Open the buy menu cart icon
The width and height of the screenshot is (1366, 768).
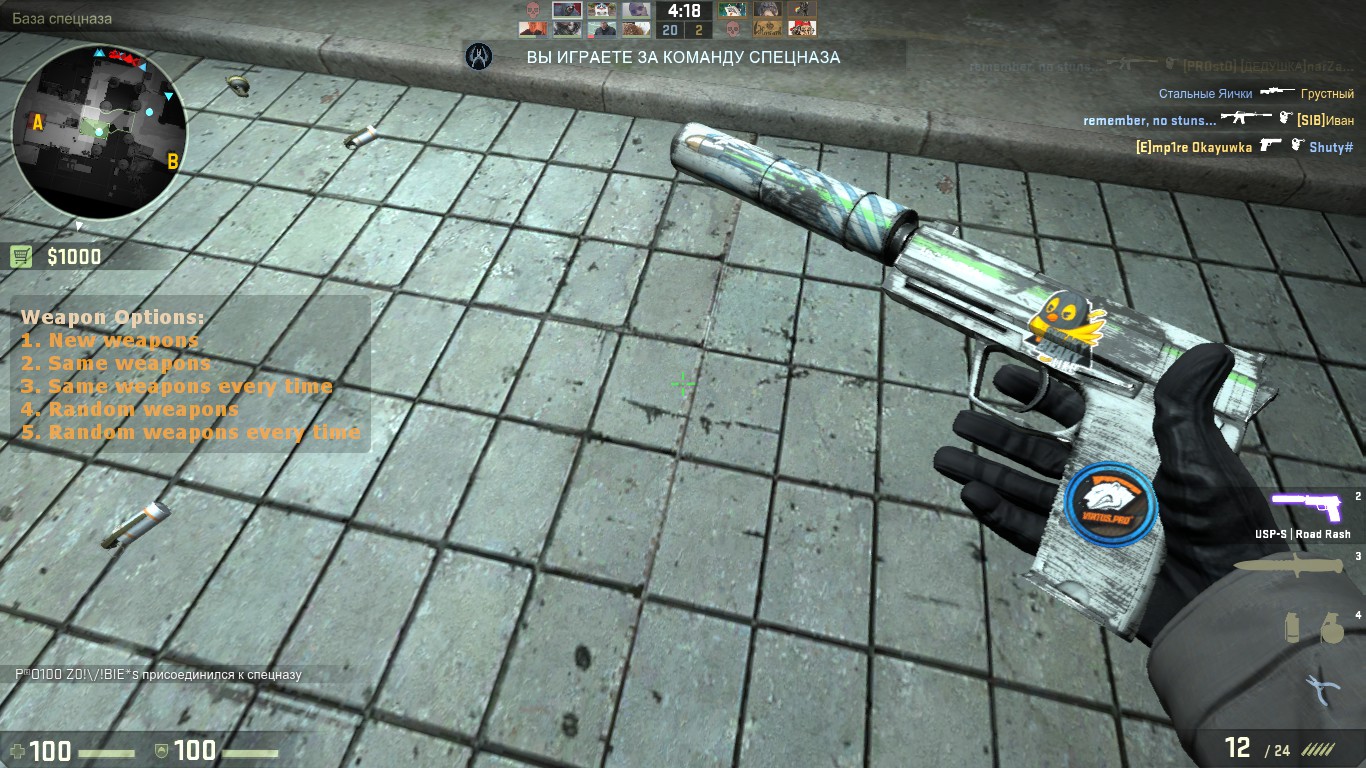(x=21, y=257)
